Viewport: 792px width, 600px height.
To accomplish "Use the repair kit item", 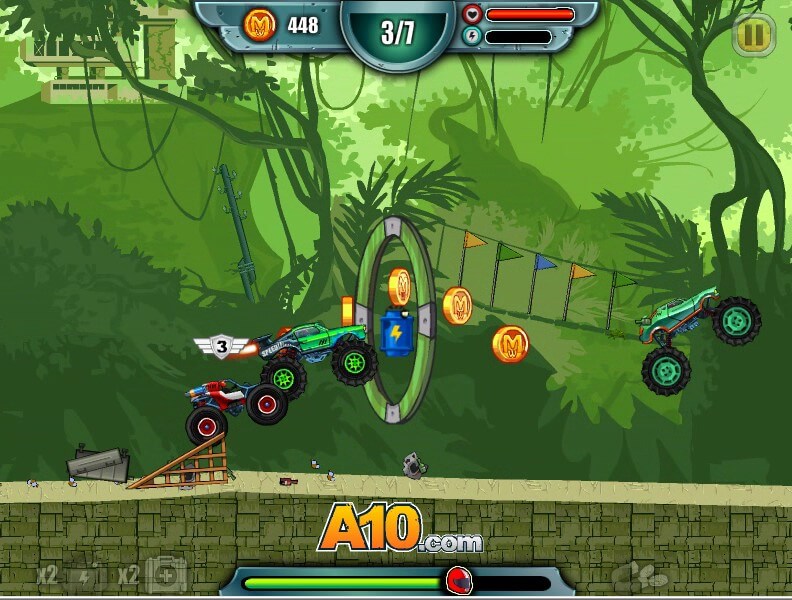I will [x=165, y=575].
